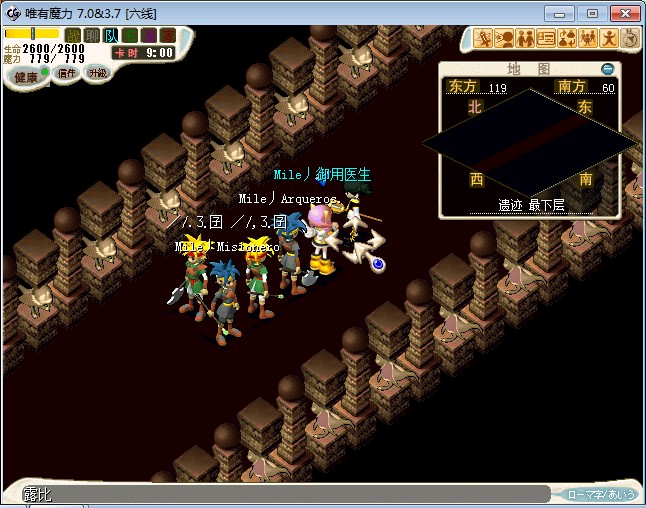
Task: Collapse the 地图 map panel with blue button
Action: pyautogui.click(x=608, y=69)
